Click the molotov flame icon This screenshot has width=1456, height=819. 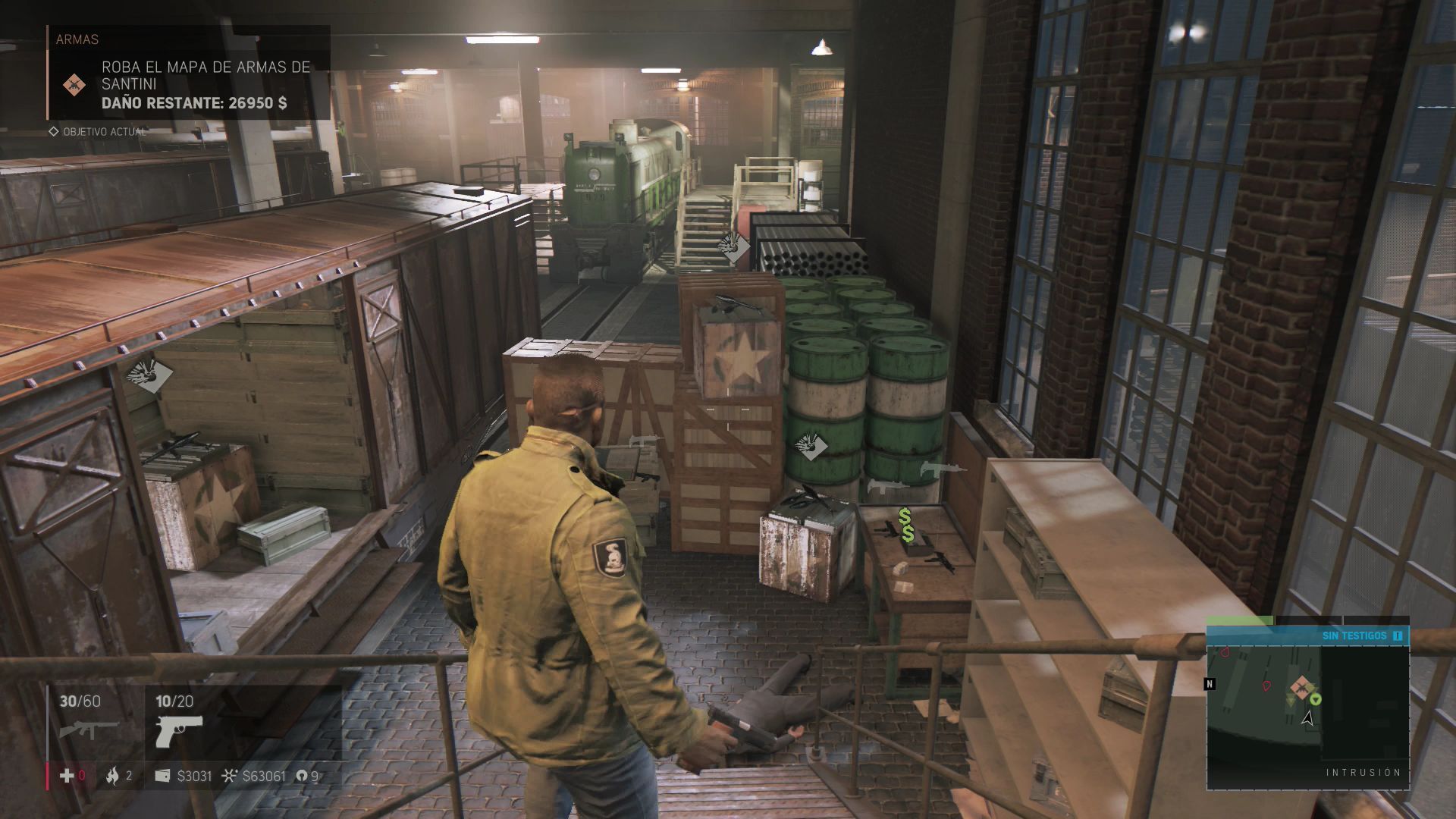[x=113, y=776]
